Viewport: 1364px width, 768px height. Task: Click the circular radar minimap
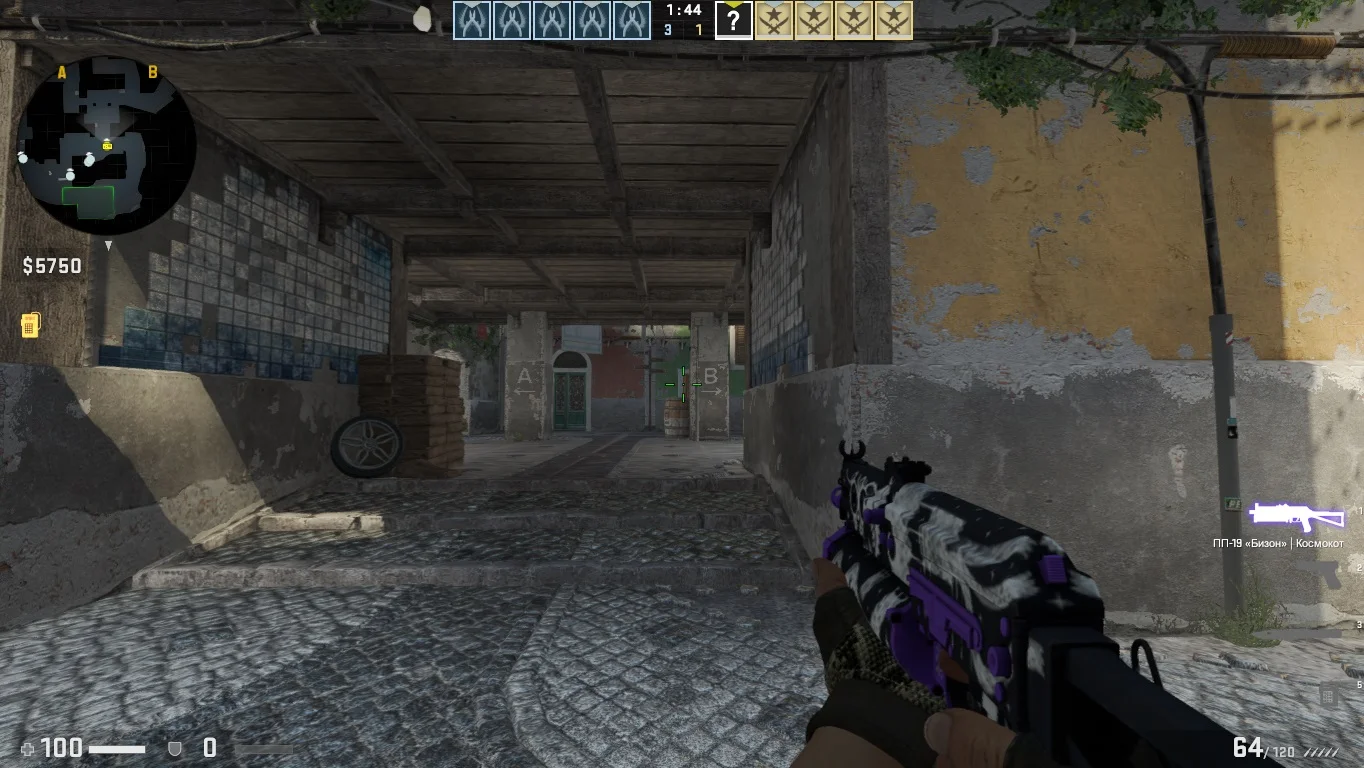point(106,146)
